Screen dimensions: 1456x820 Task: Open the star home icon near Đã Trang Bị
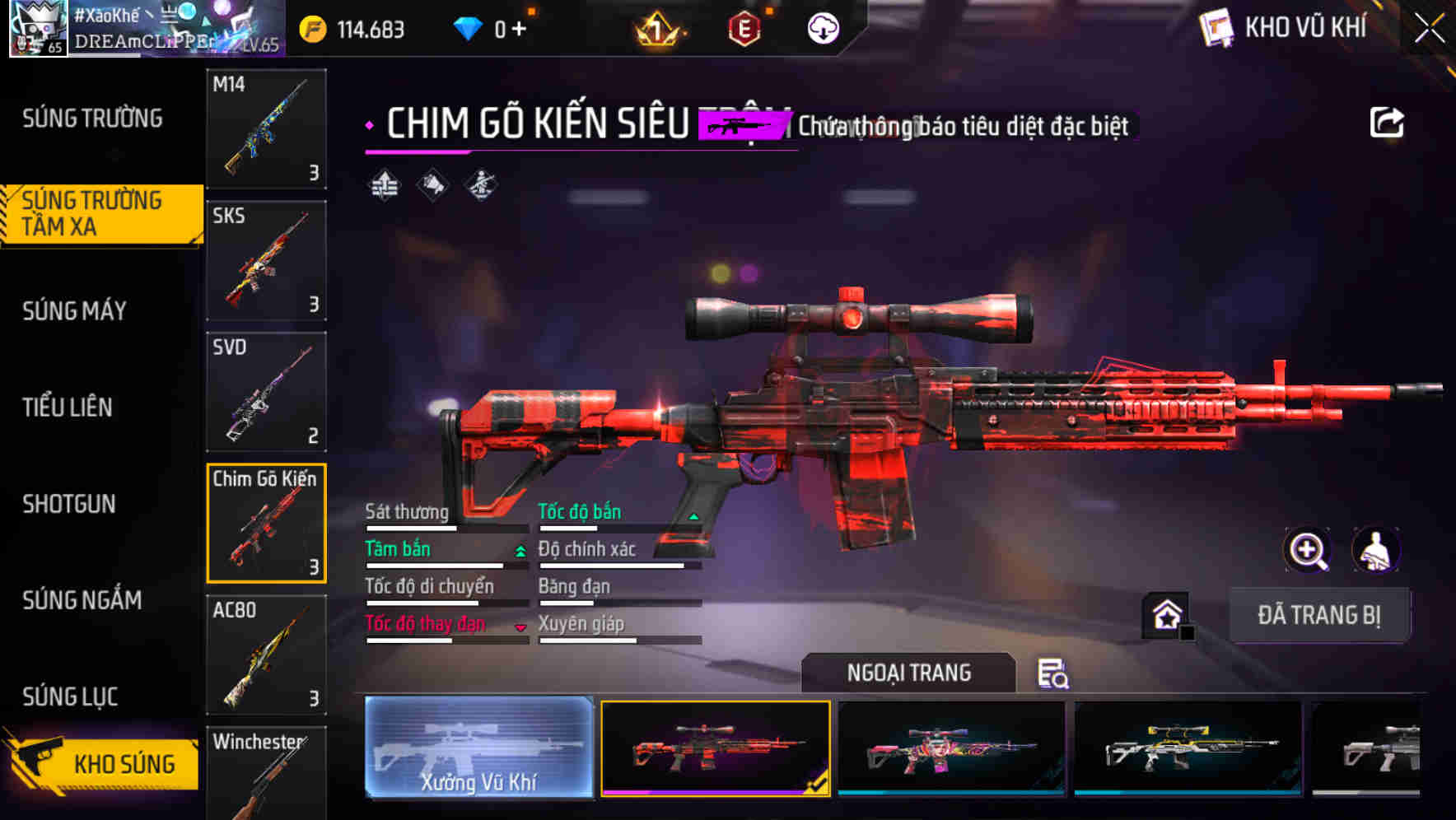pos(1164,614)
